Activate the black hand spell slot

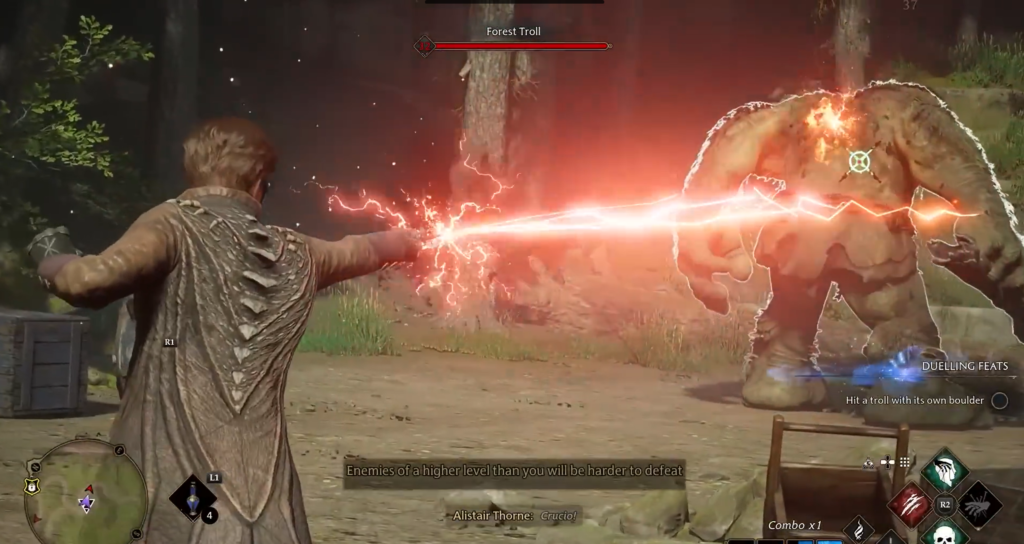pyautogui.click(x=980, y=504)
